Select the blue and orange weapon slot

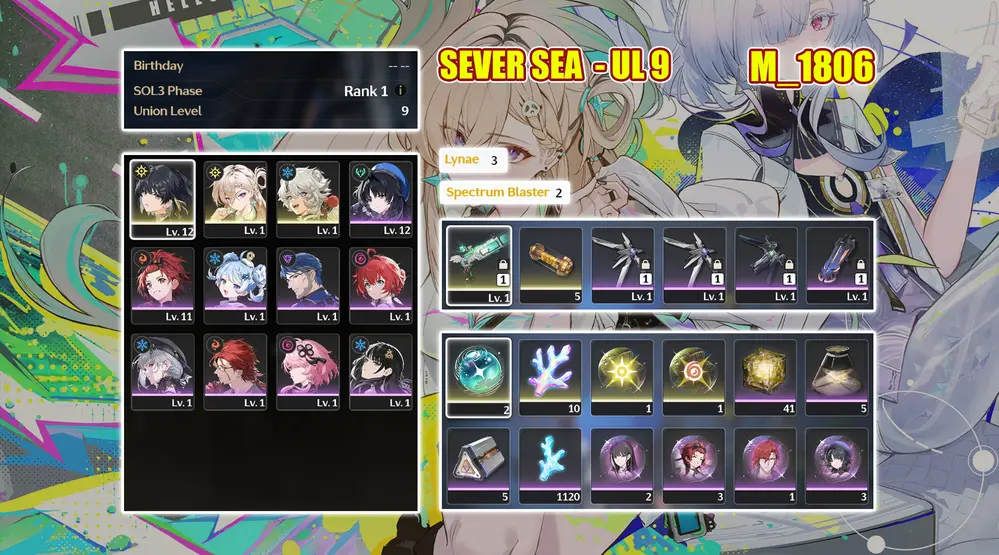(838, 263)
